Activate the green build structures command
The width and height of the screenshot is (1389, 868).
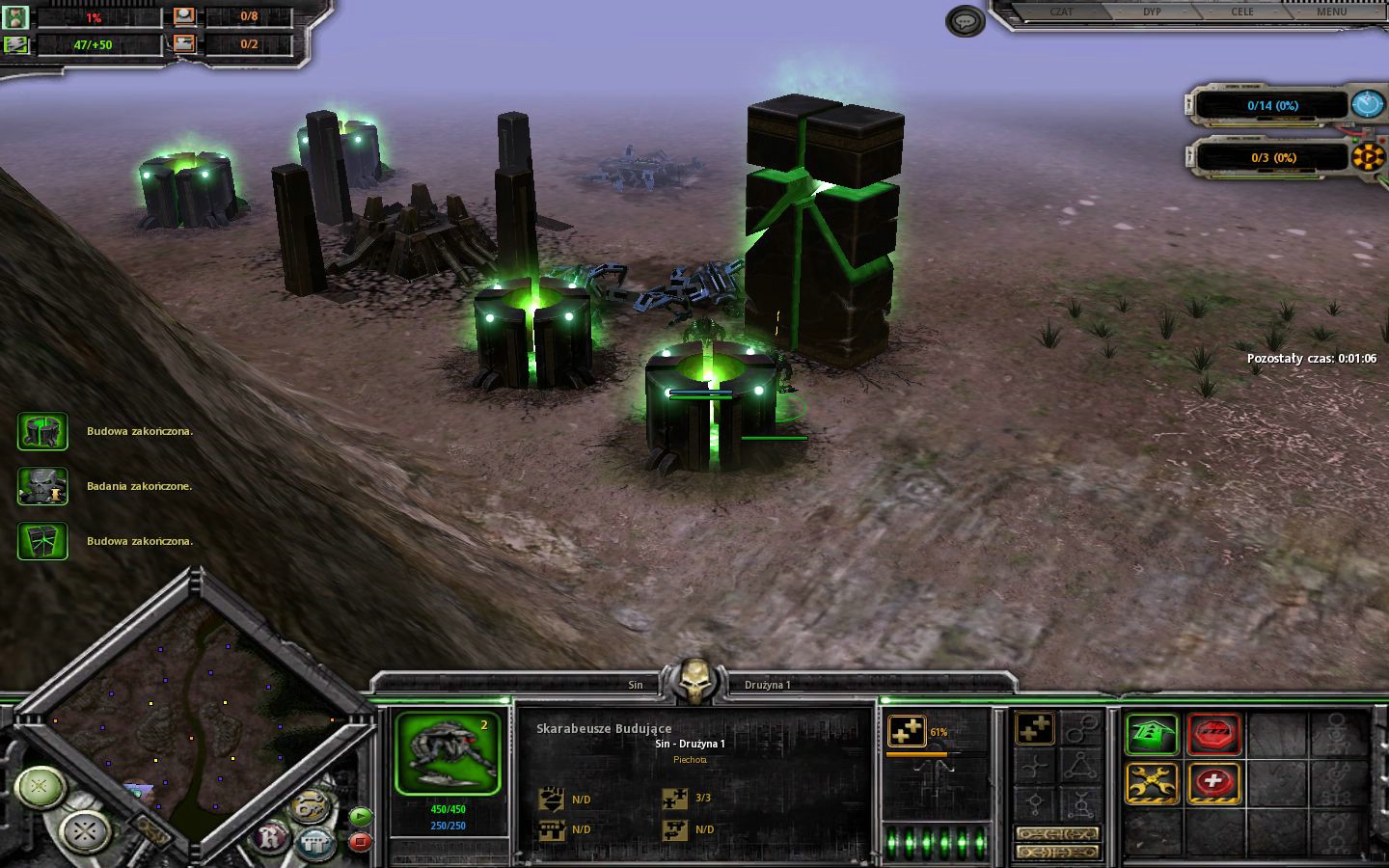tap(1152, 735)
